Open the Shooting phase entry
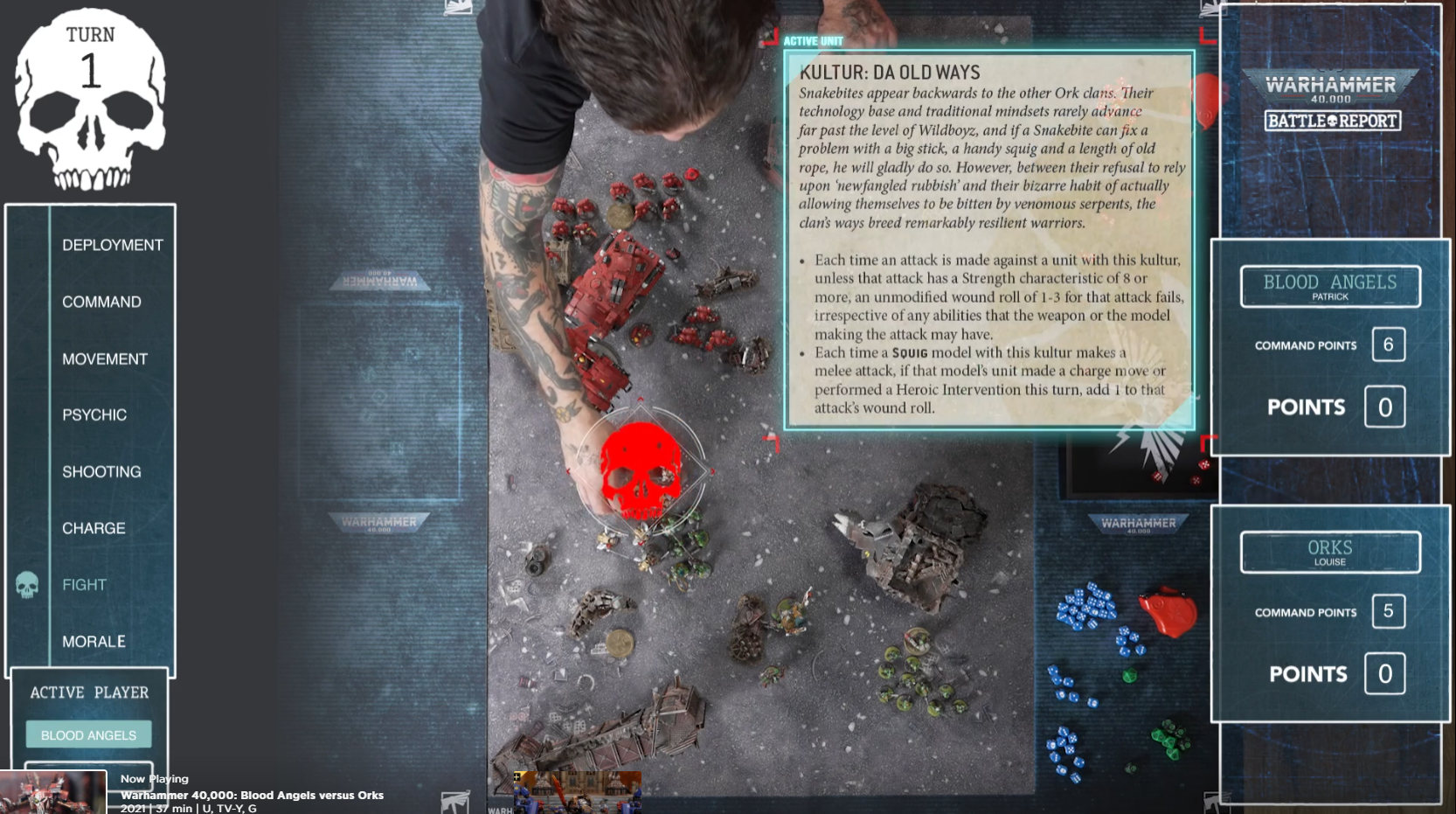 pos(101,471)
